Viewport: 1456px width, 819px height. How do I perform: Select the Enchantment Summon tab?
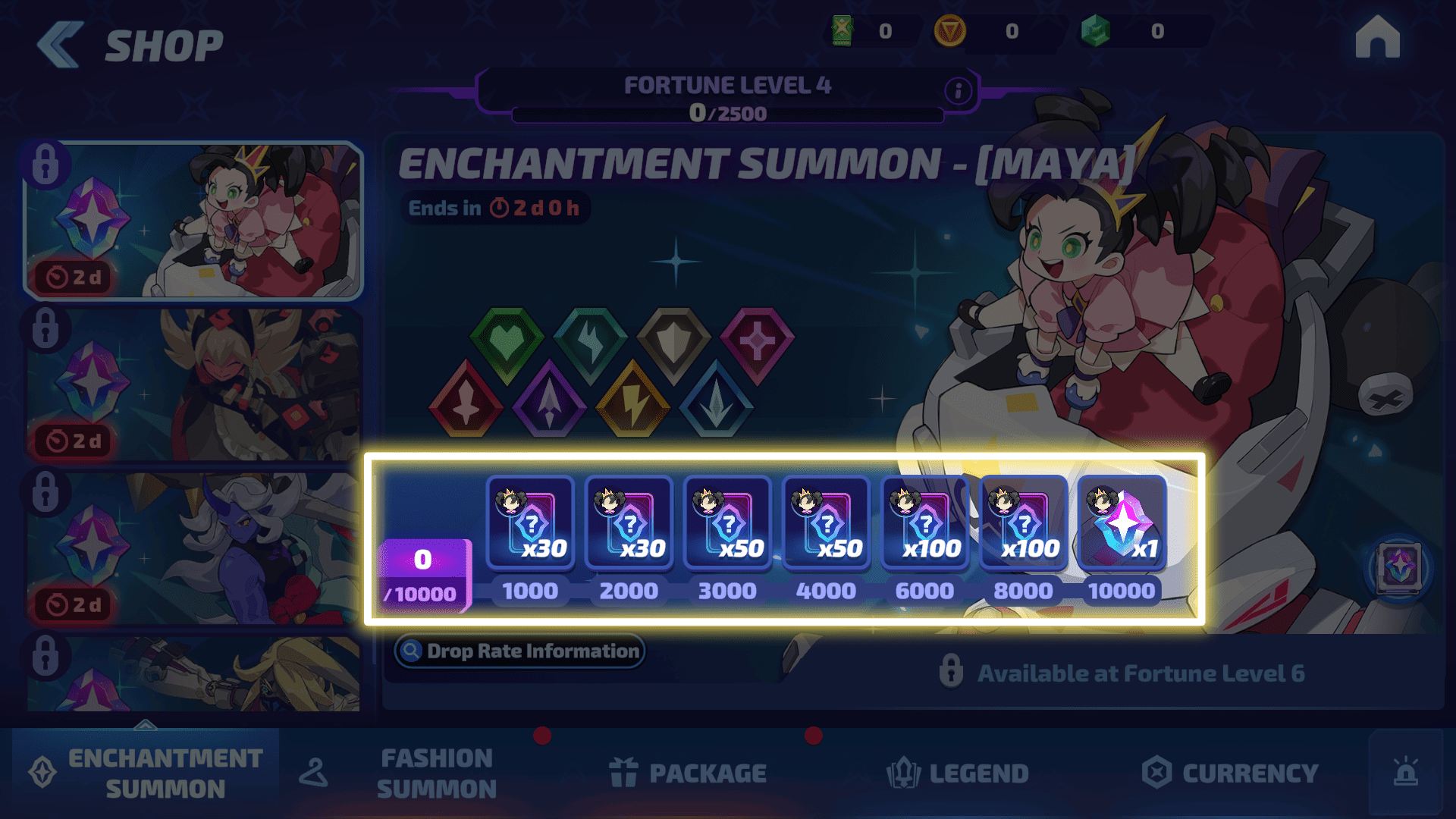click(x=146, y=773)
